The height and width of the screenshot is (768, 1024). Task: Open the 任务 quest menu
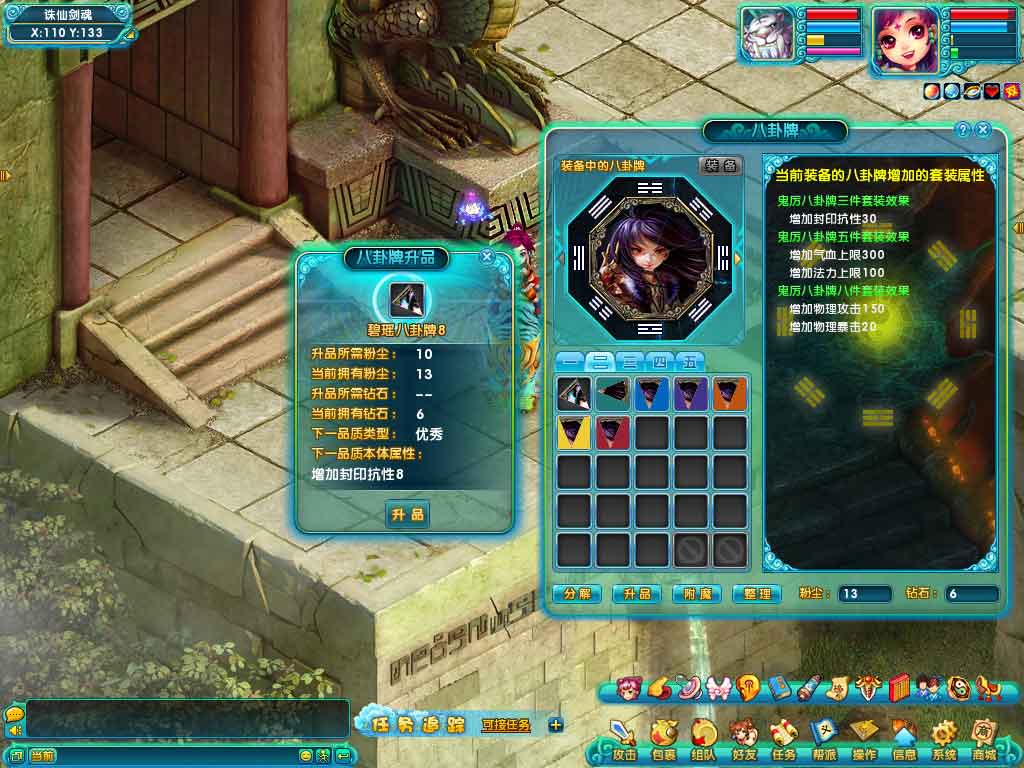point(784,742)
